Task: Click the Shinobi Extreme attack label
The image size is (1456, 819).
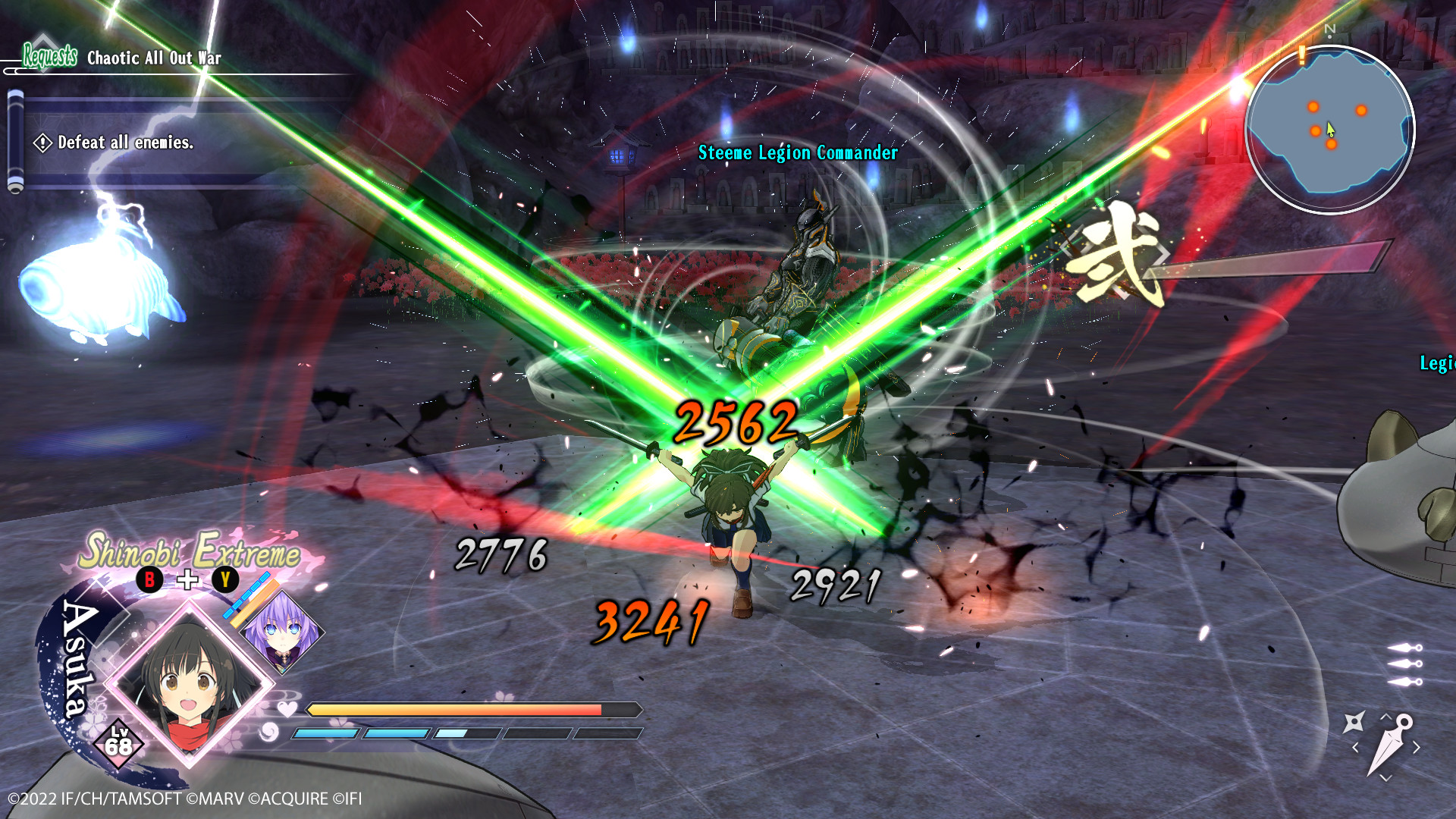Action: pos(190,554)
